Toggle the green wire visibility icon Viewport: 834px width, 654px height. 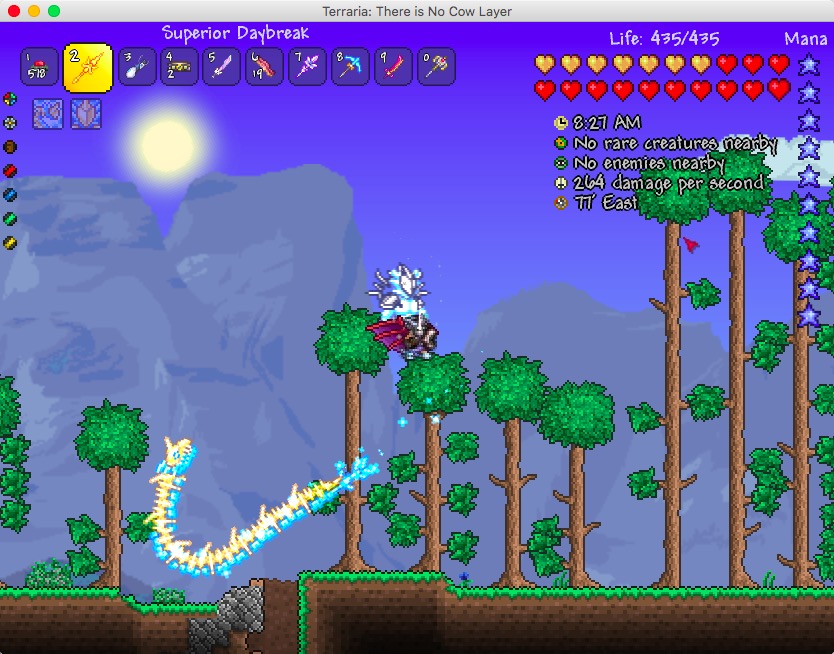point(10,219)
